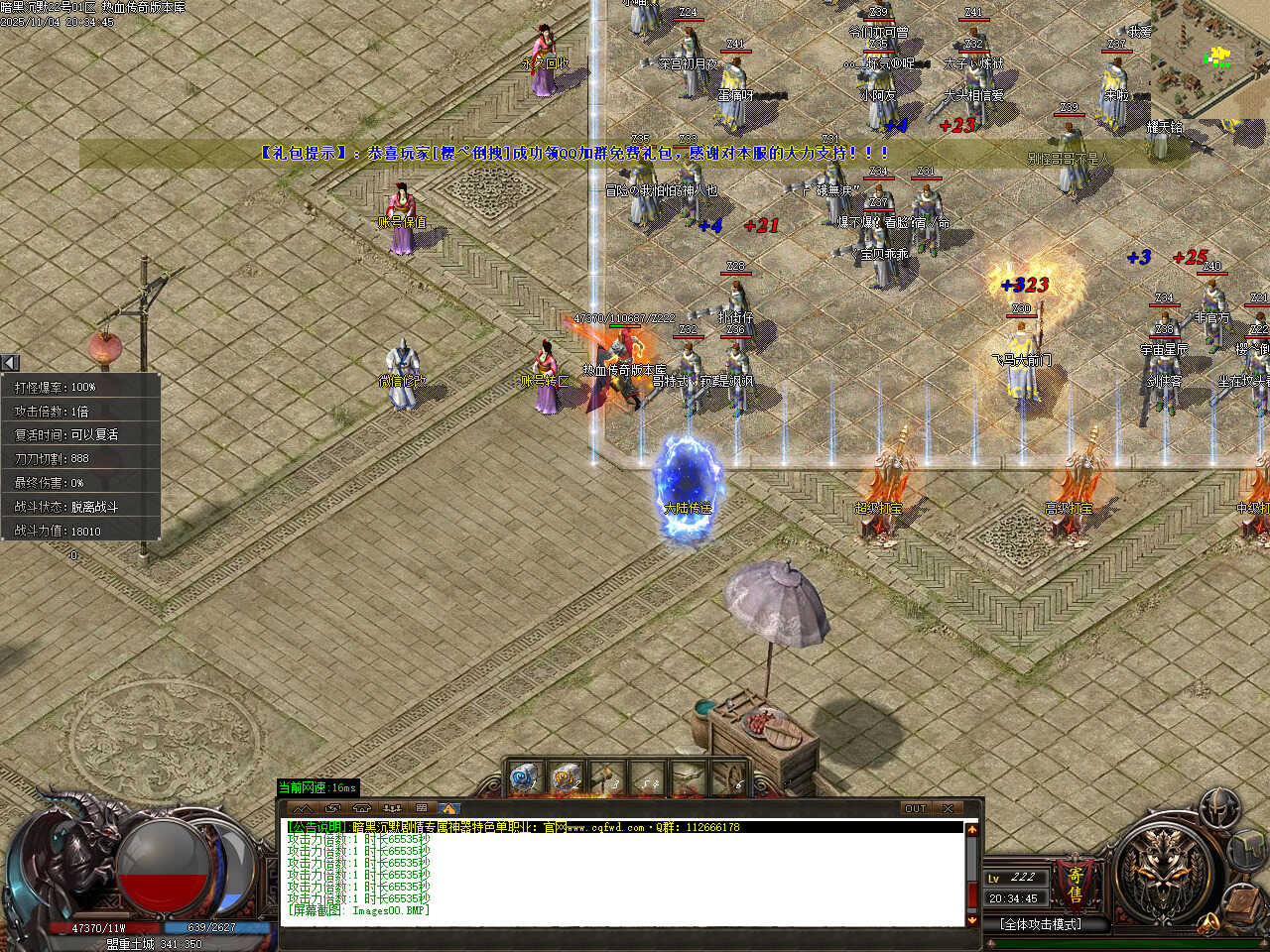Close the game with the X button
The width and height of the screenshot is (1270, 952).
click(x=949, y=808)
